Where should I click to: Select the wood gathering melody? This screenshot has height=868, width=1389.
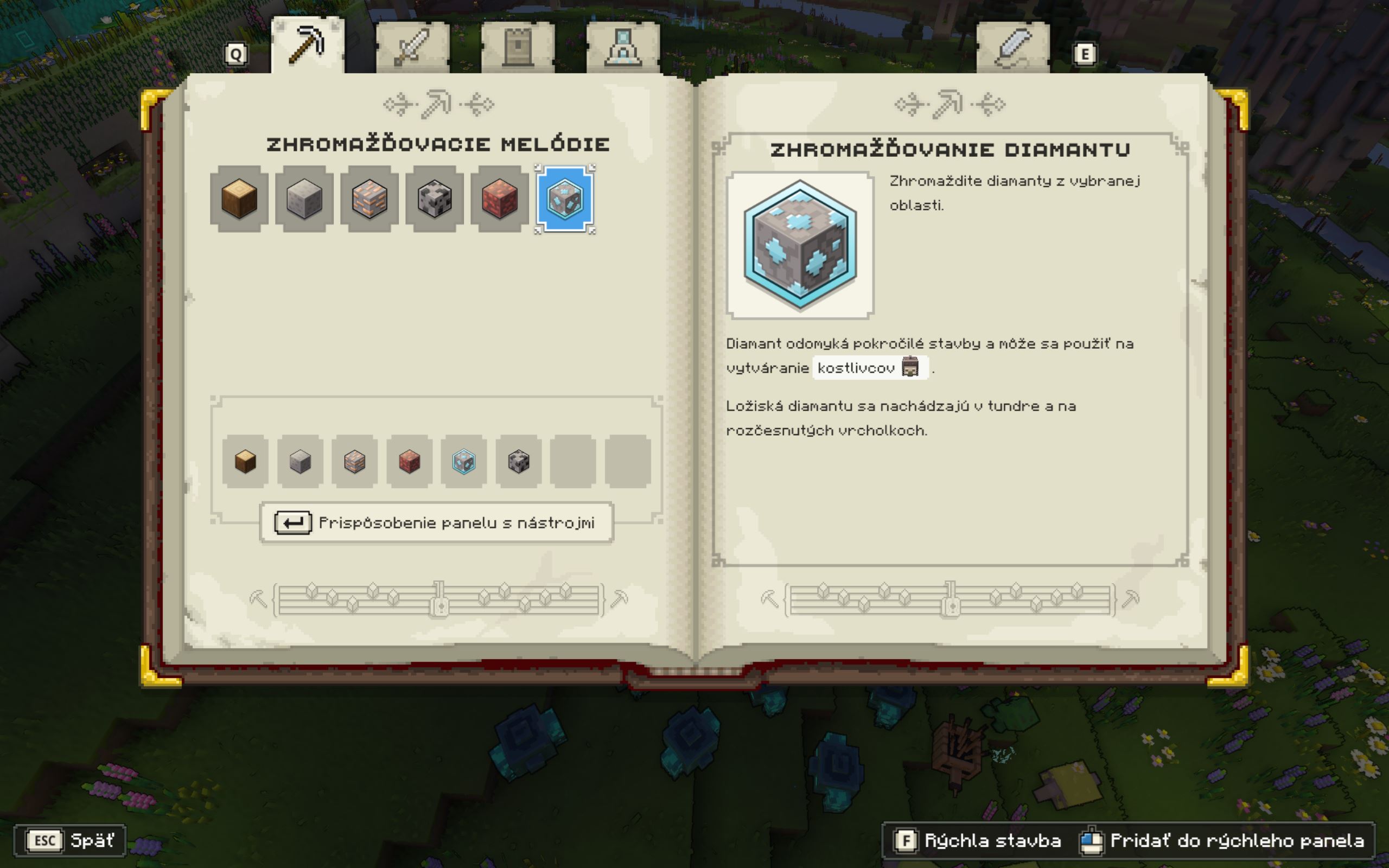(239, 199)
